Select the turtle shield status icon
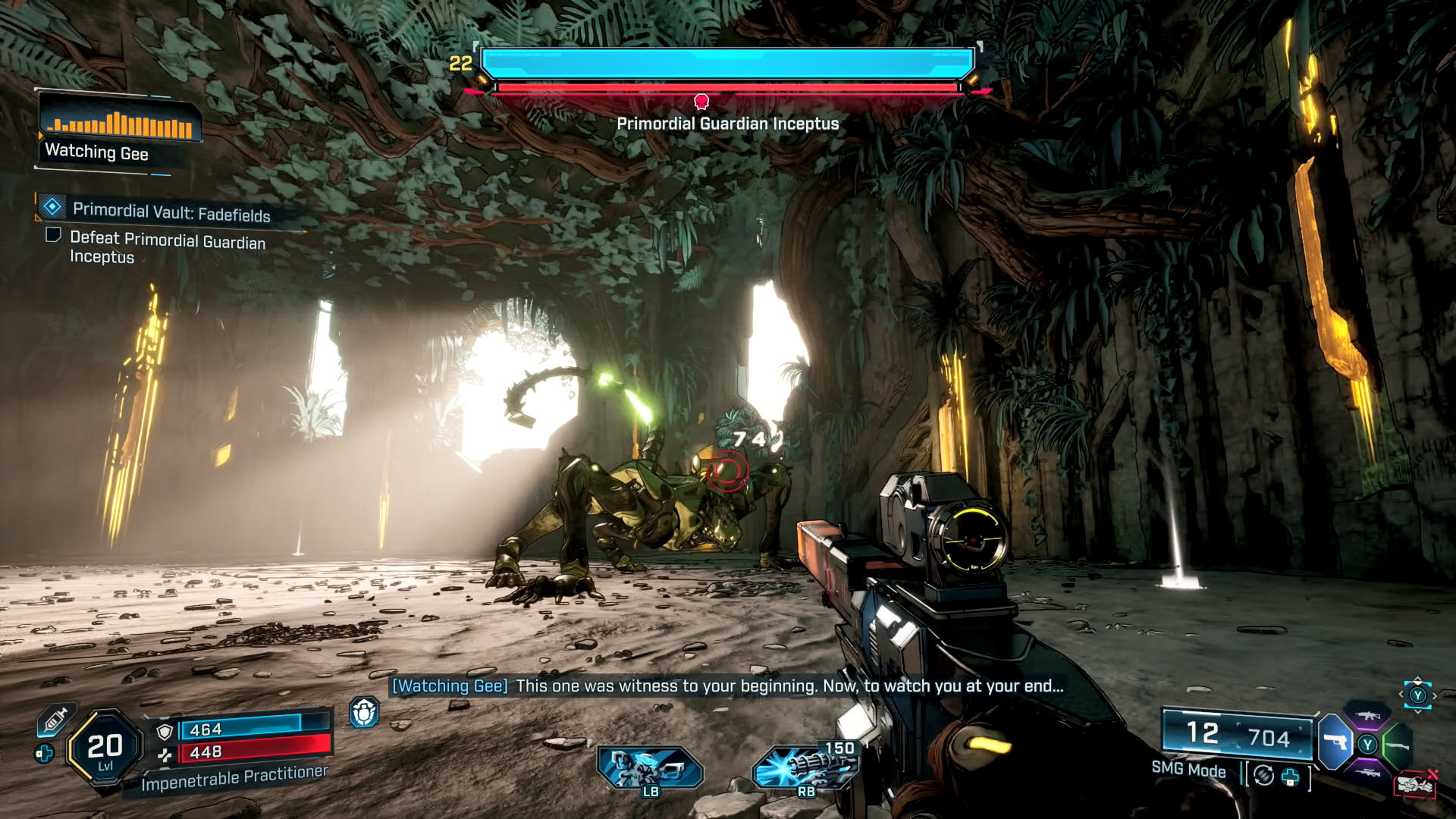The height and width of the screenshot is (819, 1456). pos(364,713)
